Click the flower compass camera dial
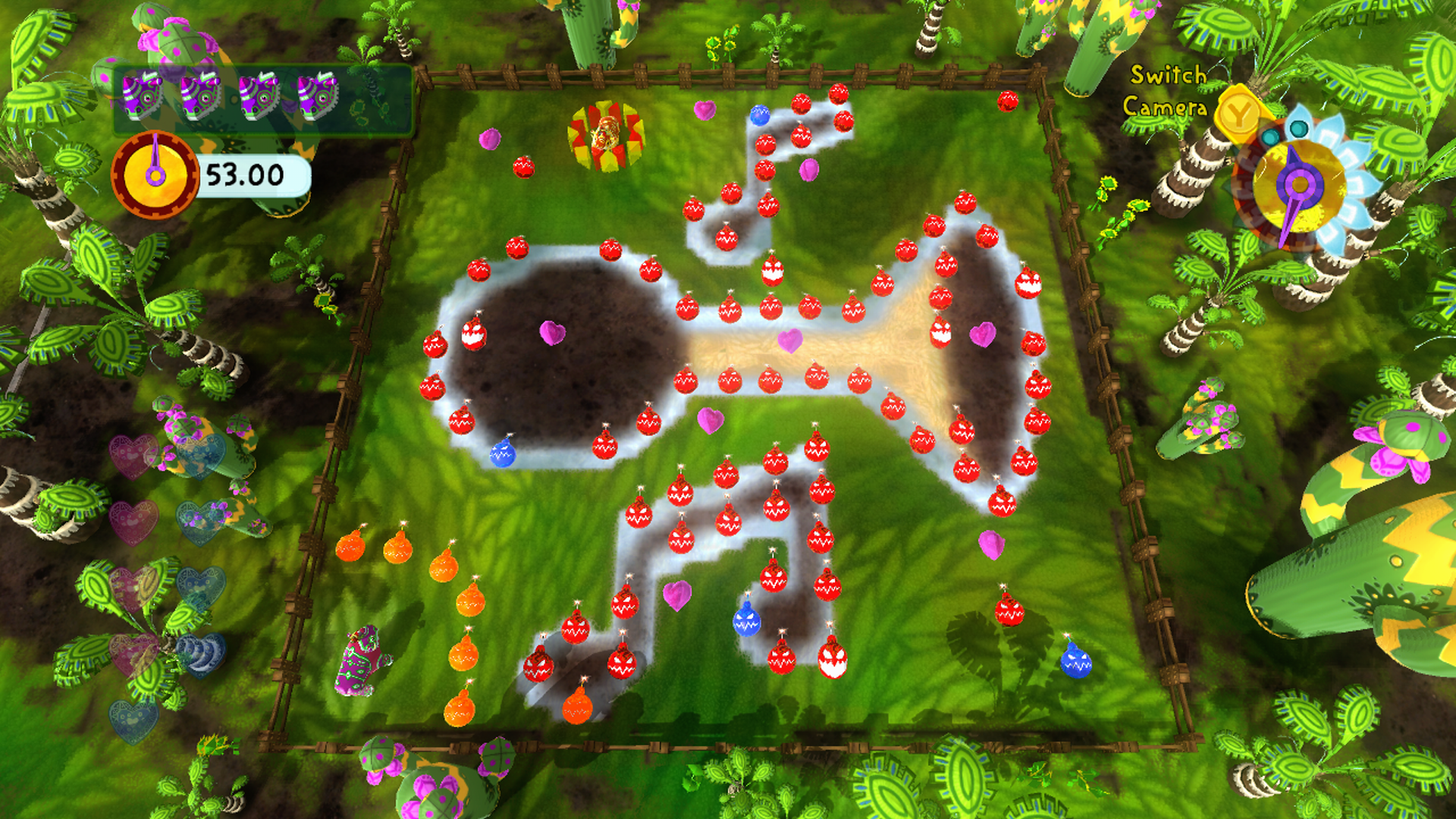 [1299, 184]
